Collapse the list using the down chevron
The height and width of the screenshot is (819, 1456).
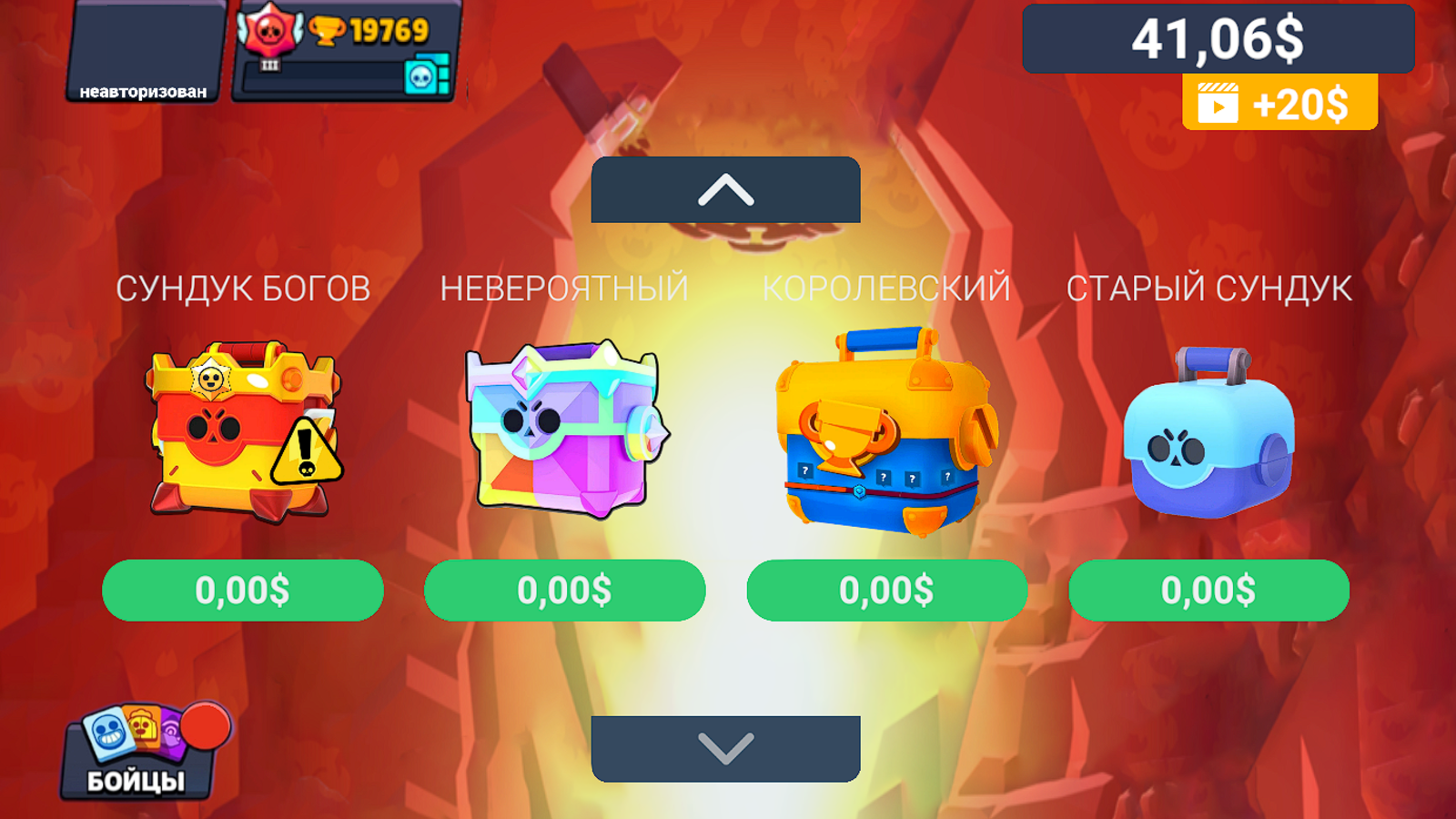click(x=726, y=750)
